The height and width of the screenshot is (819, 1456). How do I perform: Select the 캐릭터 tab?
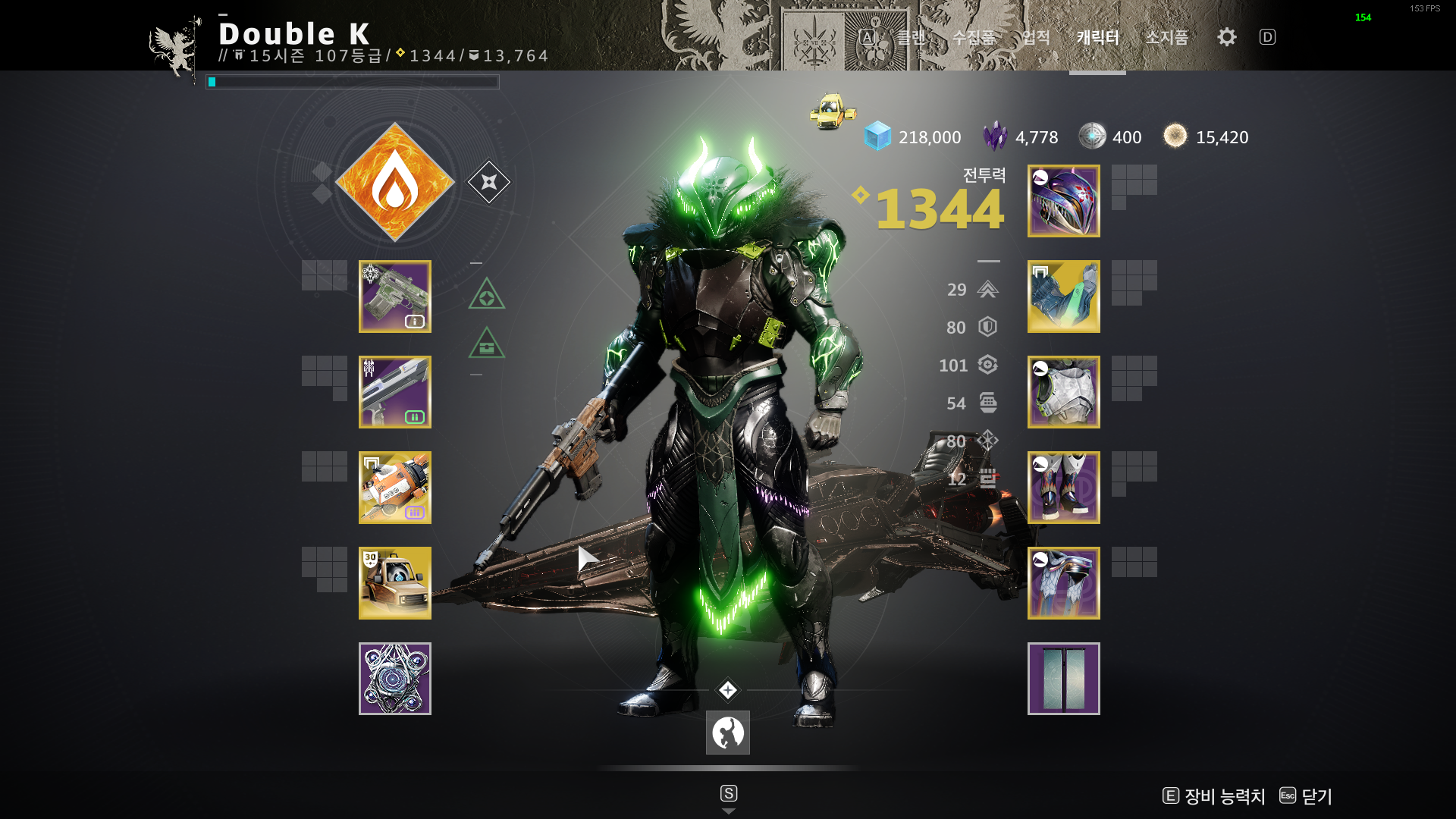coord(1097,37)
